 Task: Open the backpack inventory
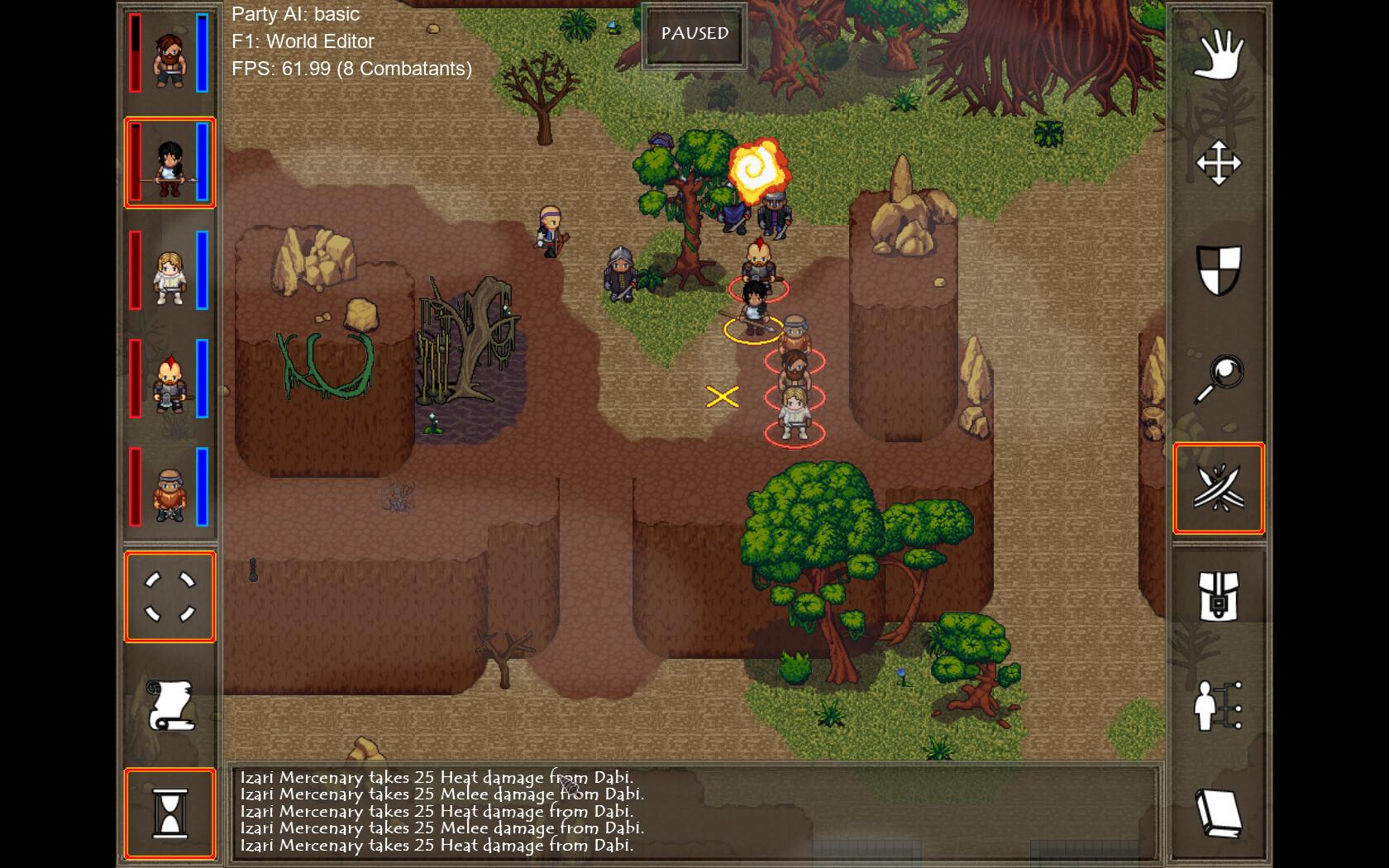(x=1219, y=597)
